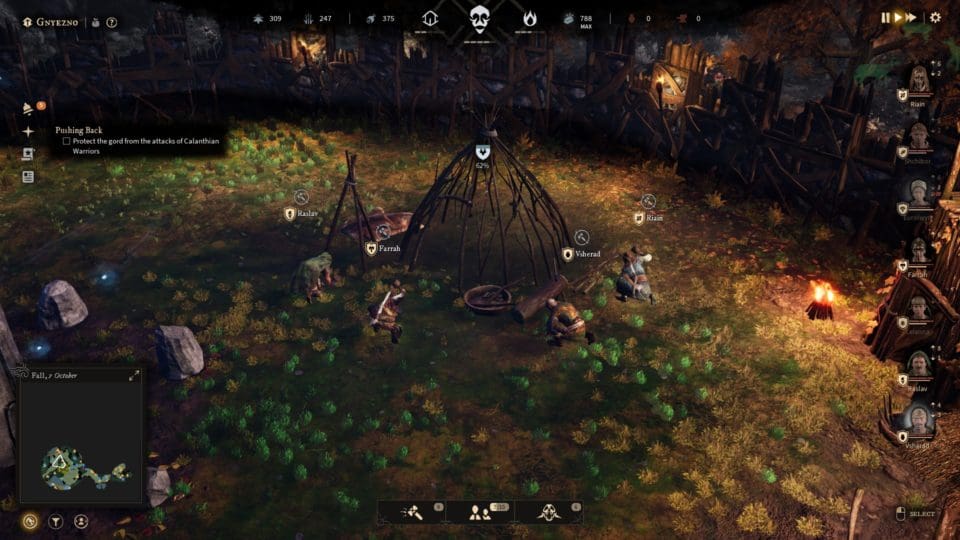
Task: Select the flame icon in top bar
Action: tap(529, 18)
